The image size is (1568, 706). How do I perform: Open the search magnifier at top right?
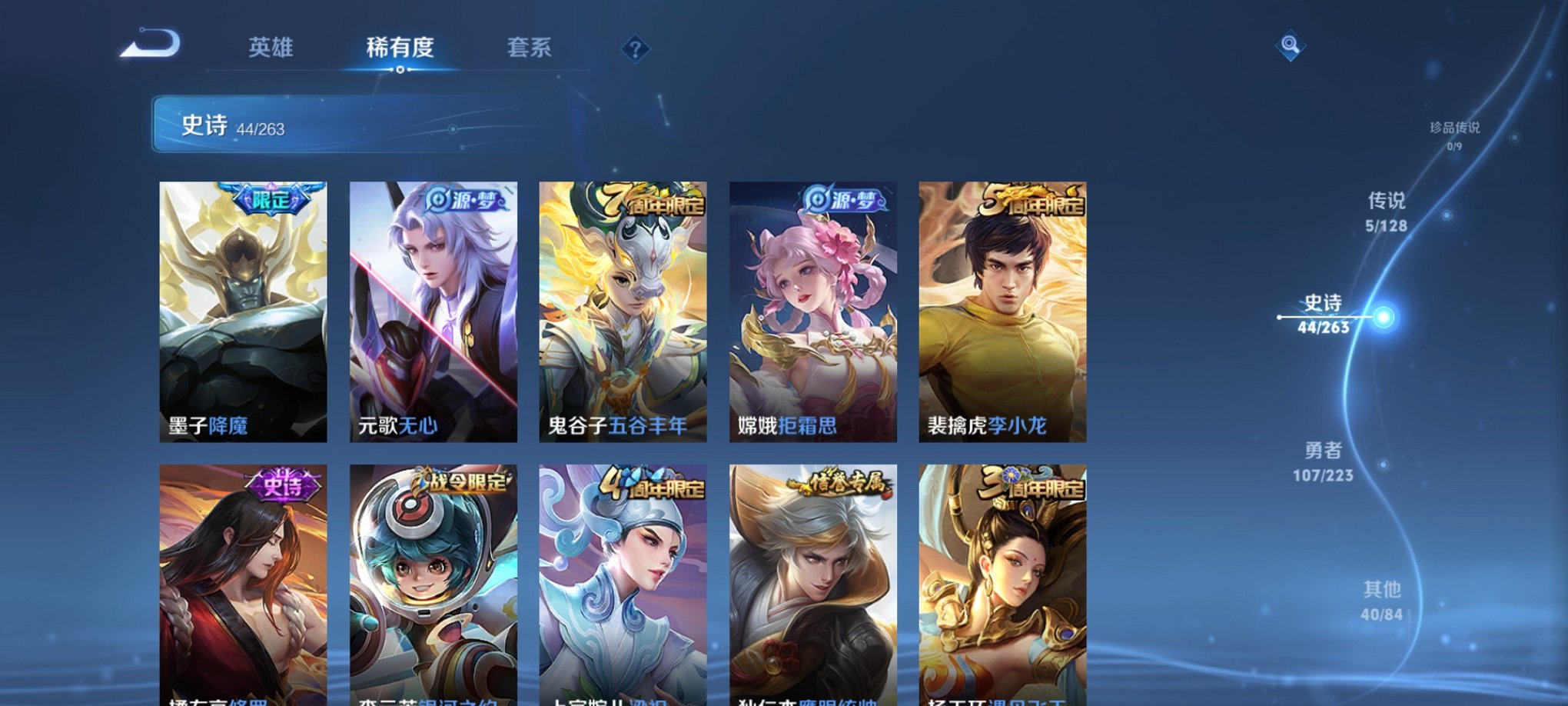pos(1291,44)
